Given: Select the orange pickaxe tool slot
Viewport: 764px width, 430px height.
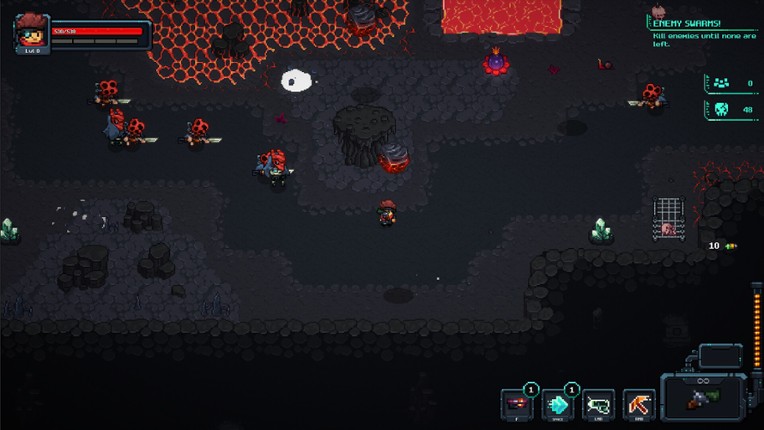Looking at the screenshot, I should tap(639, 404).
